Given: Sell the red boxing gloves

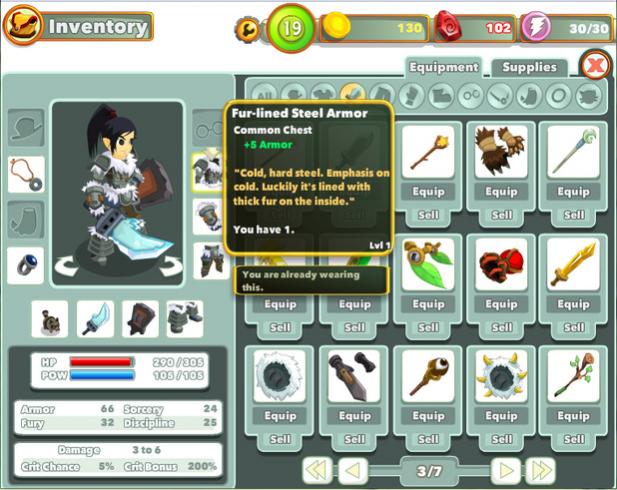Looking at the screenshot, I should (x=500, y=327).
